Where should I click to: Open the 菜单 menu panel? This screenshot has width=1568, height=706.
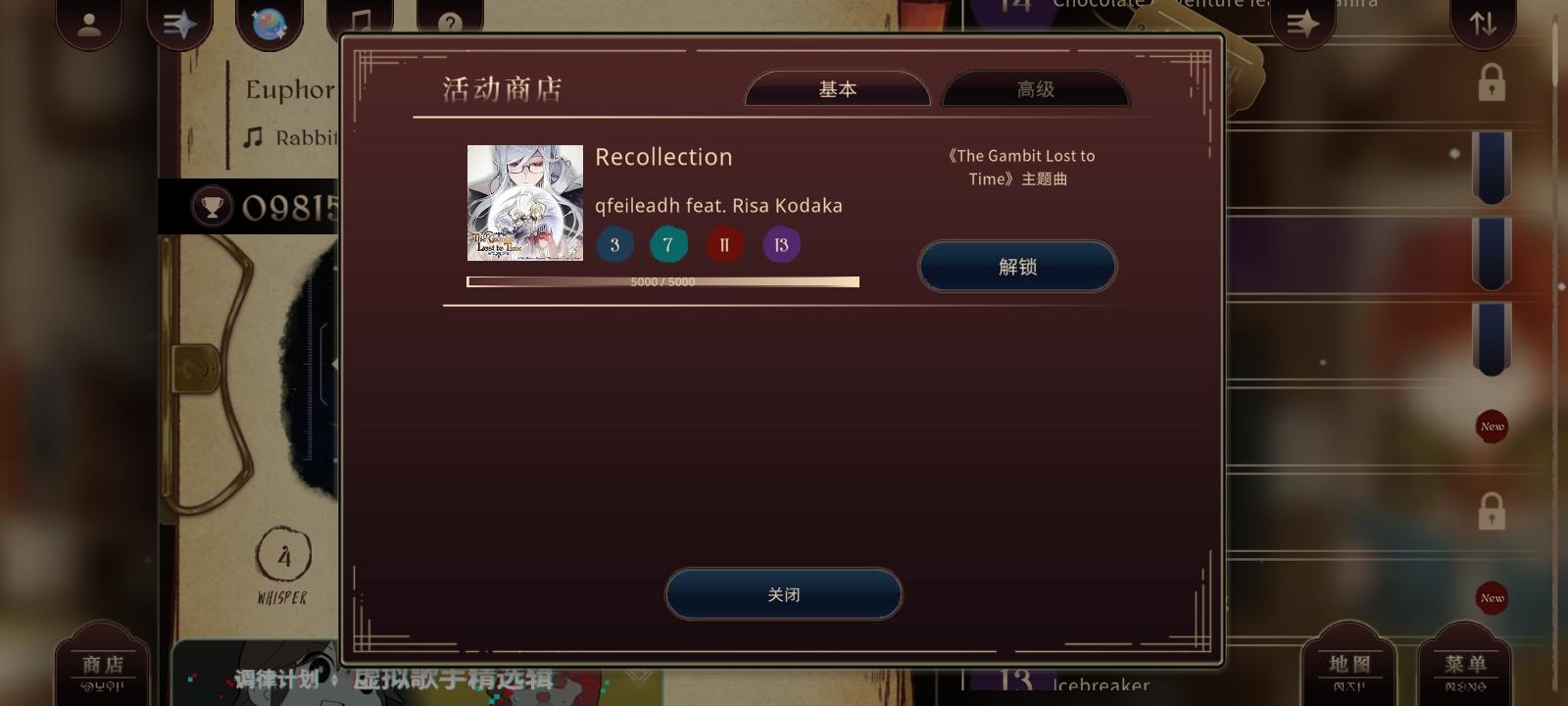coord(1465,665)
